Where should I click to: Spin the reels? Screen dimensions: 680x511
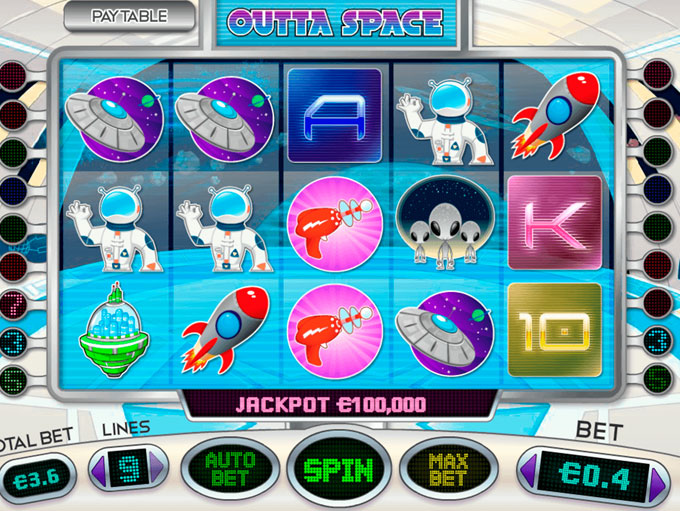[x=339, y=469]
